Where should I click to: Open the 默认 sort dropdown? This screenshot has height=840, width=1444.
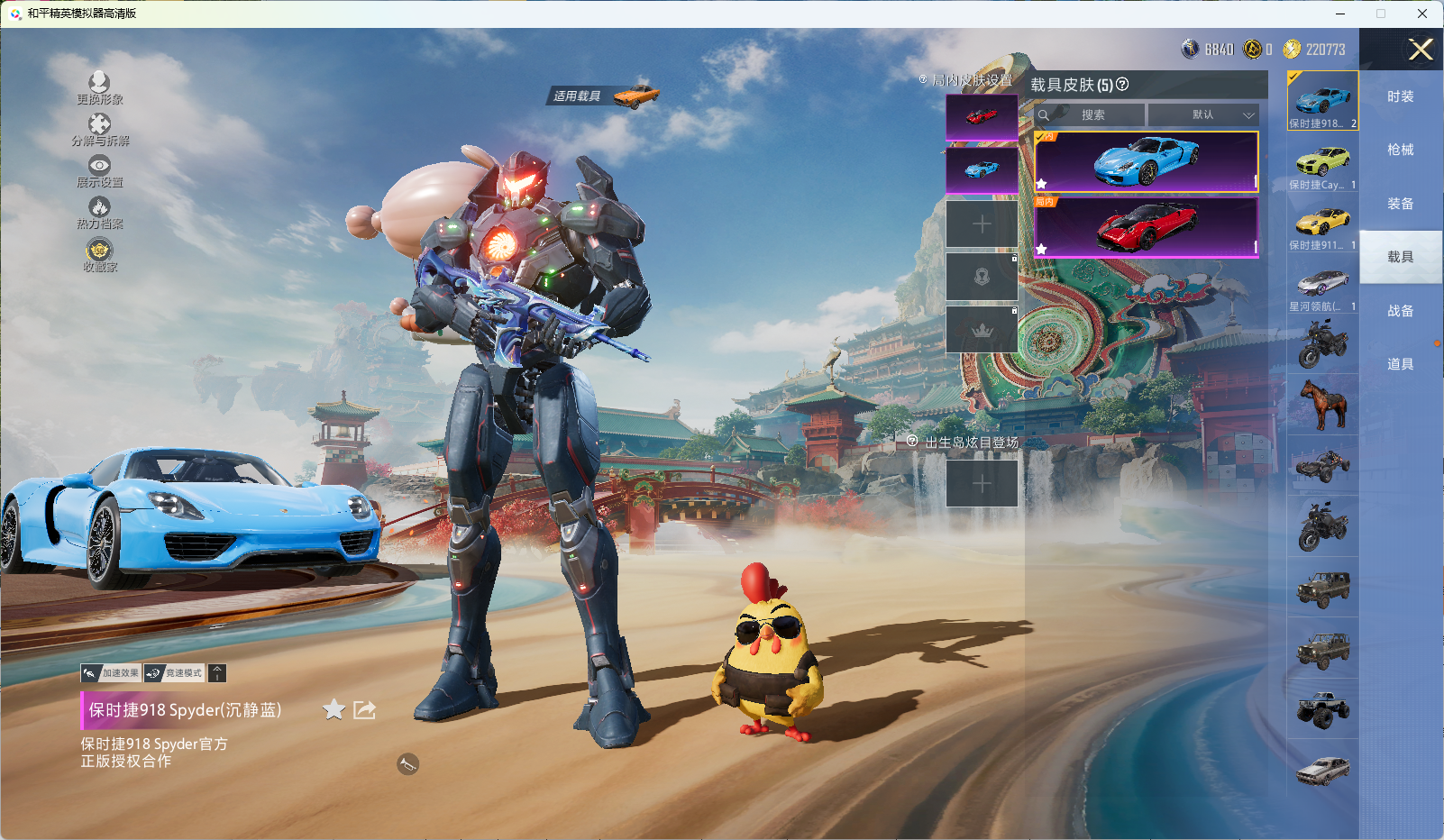pyautogui.click(x=1203, y=115)
